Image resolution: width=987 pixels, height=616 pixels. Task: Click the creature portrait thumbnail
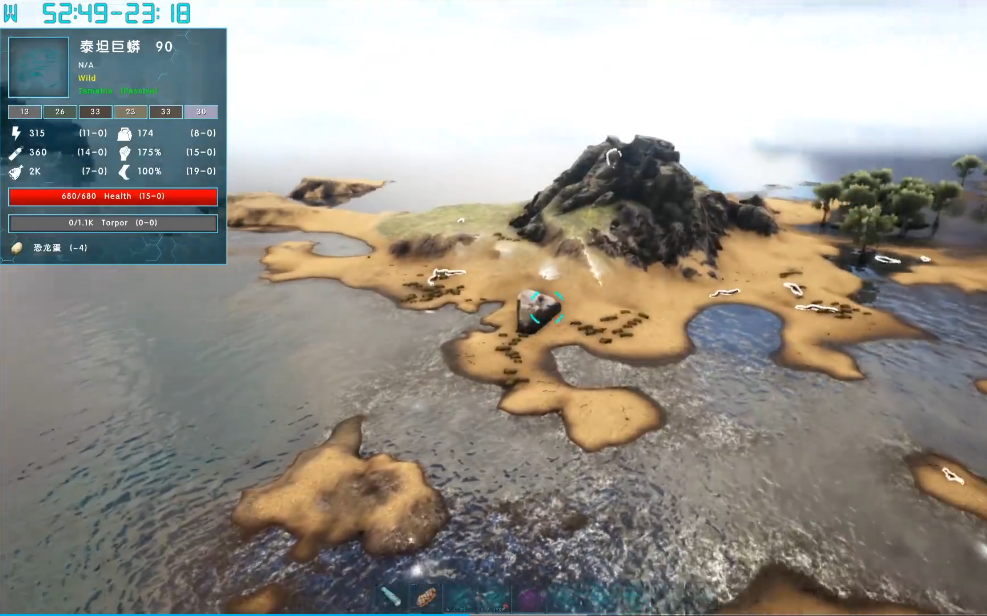coord(38,68)
